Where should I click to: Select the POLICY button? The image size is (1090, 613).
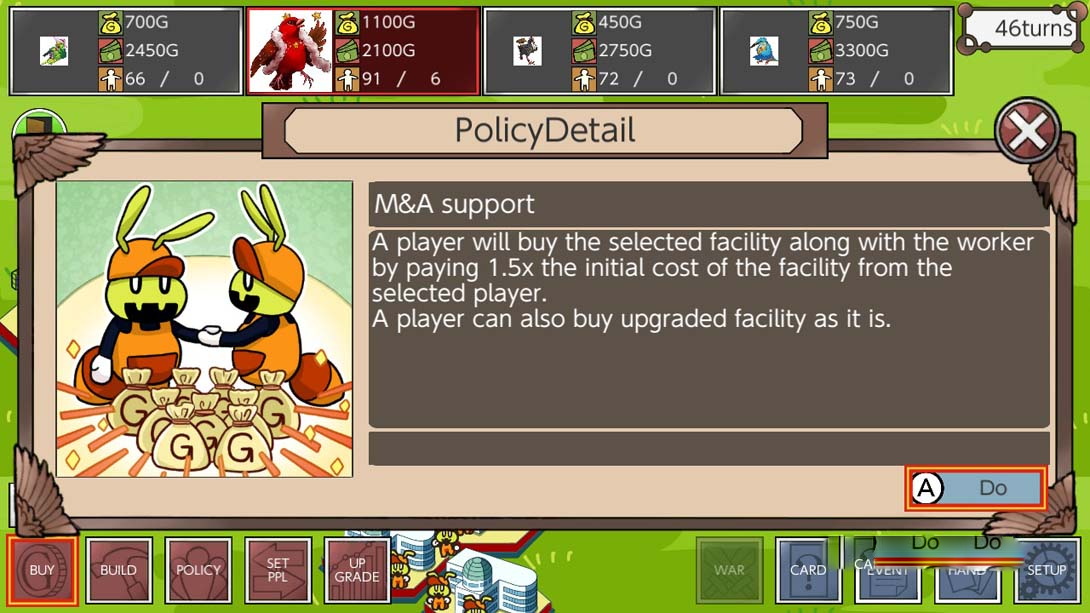point(198,570)
